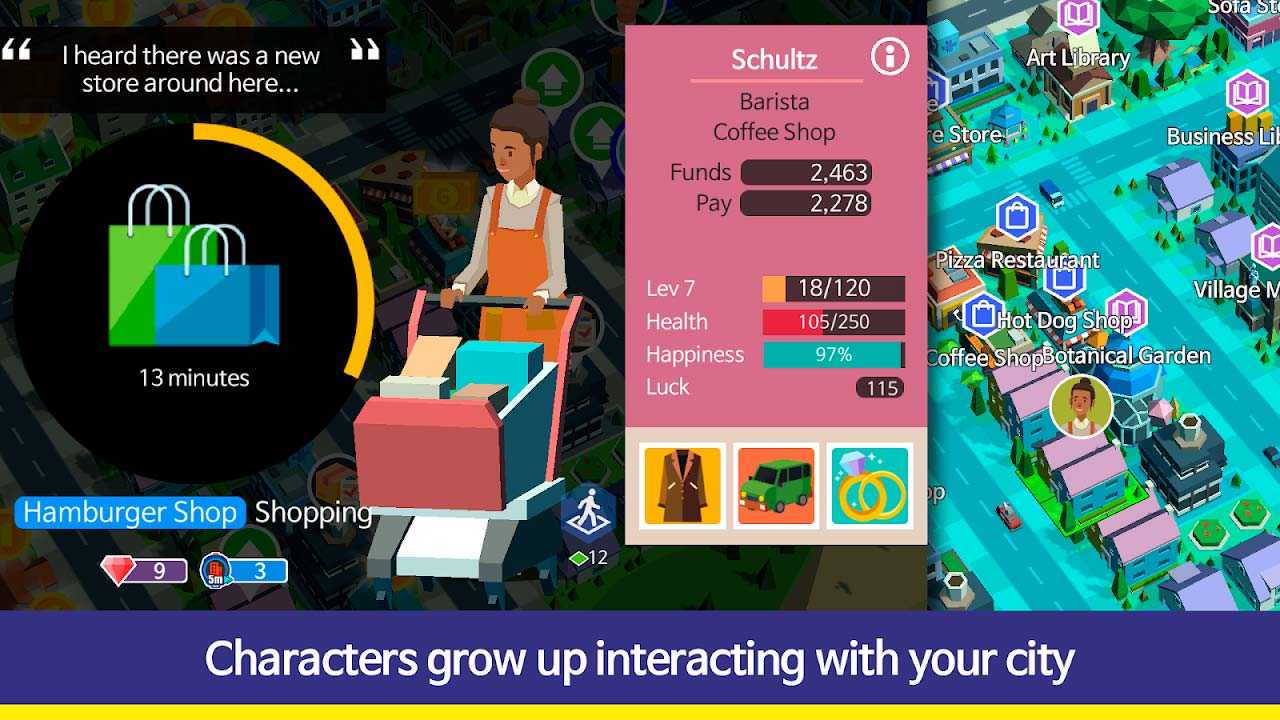Open Schultz's info details button
This screenshot has width=1280, height=720.
point(889,57)
